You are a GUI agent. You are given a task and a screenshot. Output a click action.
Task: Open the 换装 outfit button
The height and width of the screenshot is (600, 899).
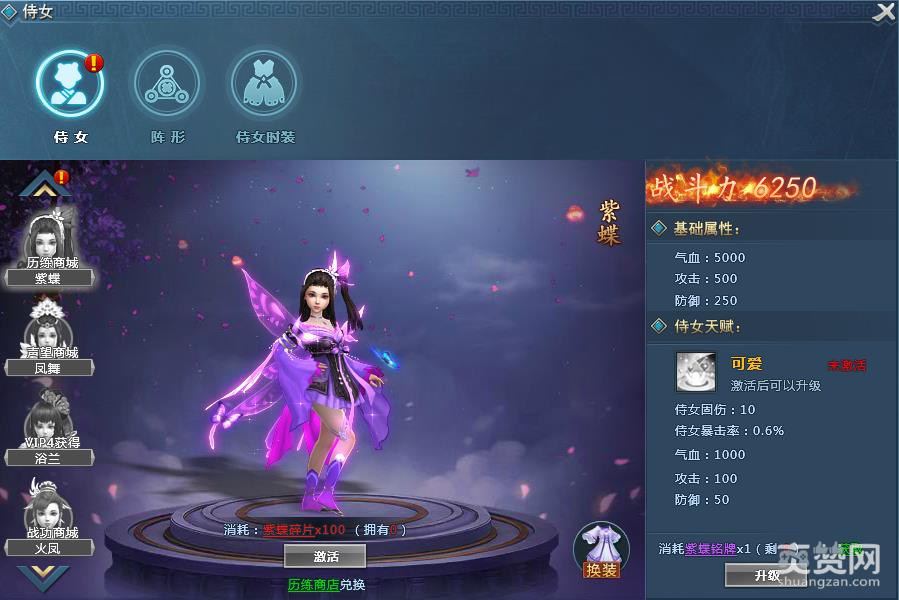(x=601, y=551)
